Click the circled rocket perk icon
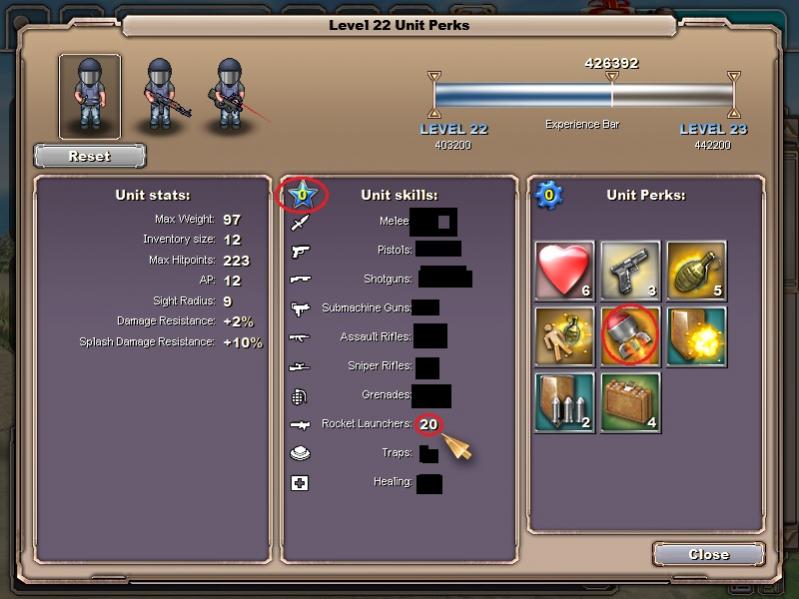 point(630,337)
